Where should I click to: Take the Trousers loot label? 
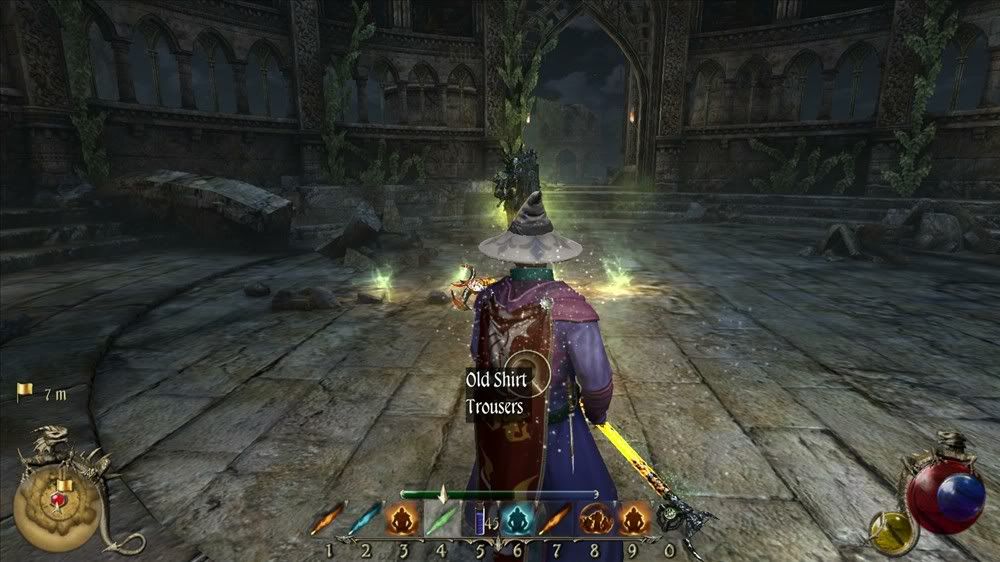tap(494, 407)
